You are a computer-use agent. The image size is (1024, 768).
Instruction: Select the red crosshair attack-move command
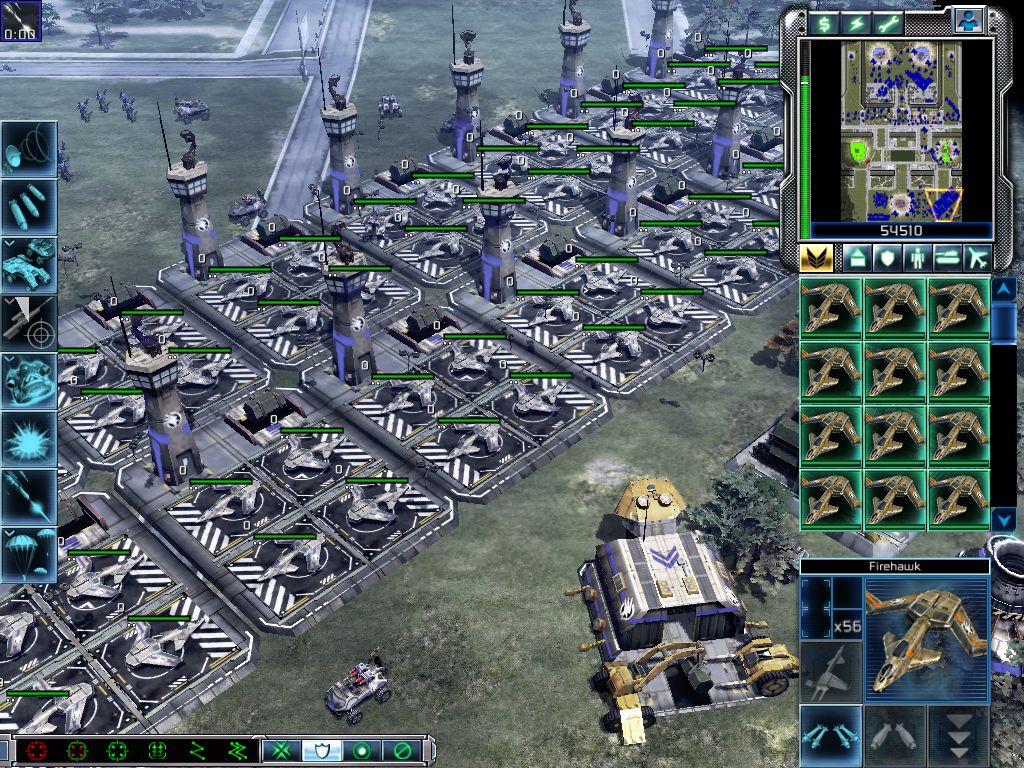[x=38, y=750]
